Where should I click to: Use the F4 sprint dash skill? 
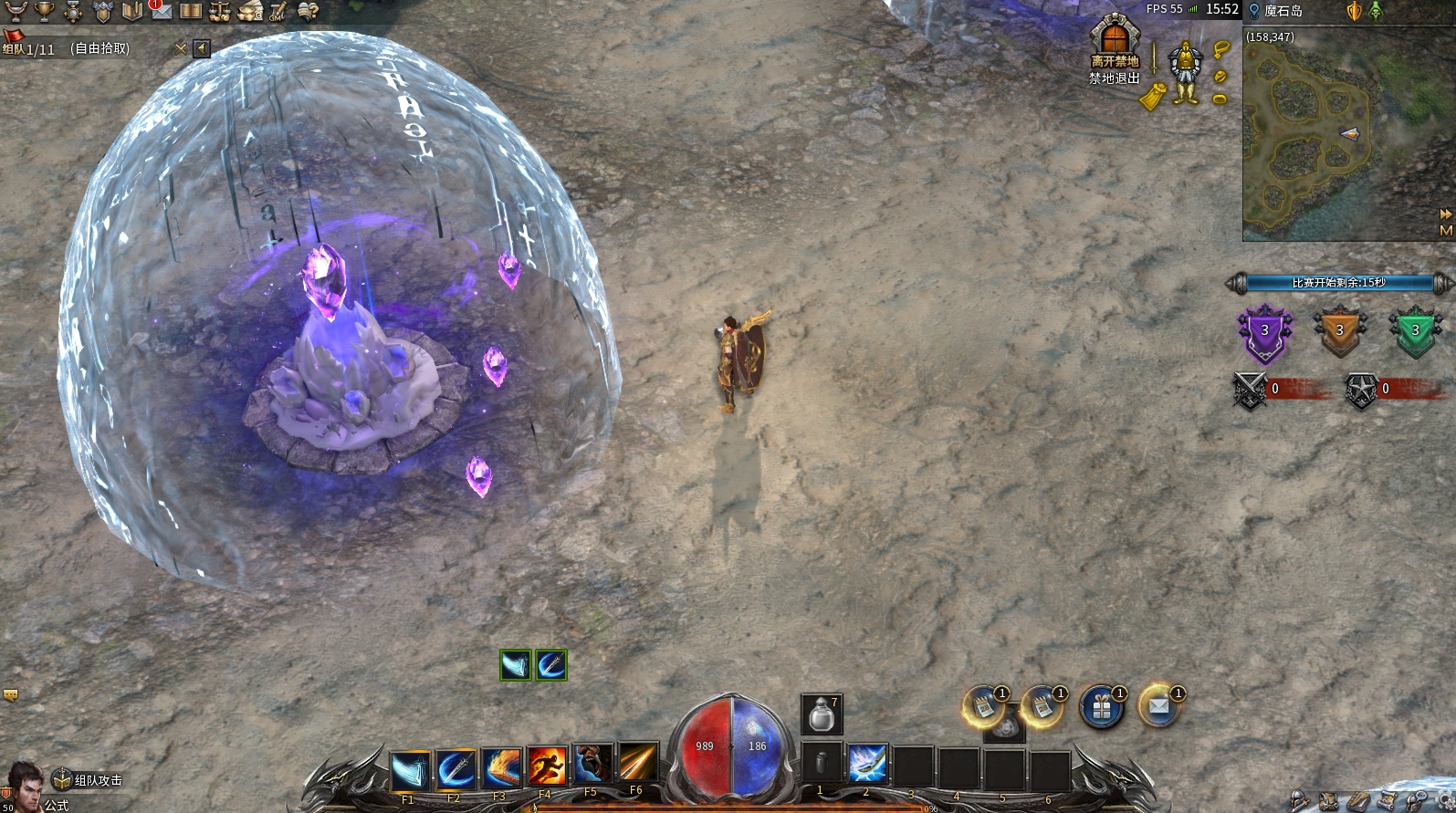coord(547,766)
